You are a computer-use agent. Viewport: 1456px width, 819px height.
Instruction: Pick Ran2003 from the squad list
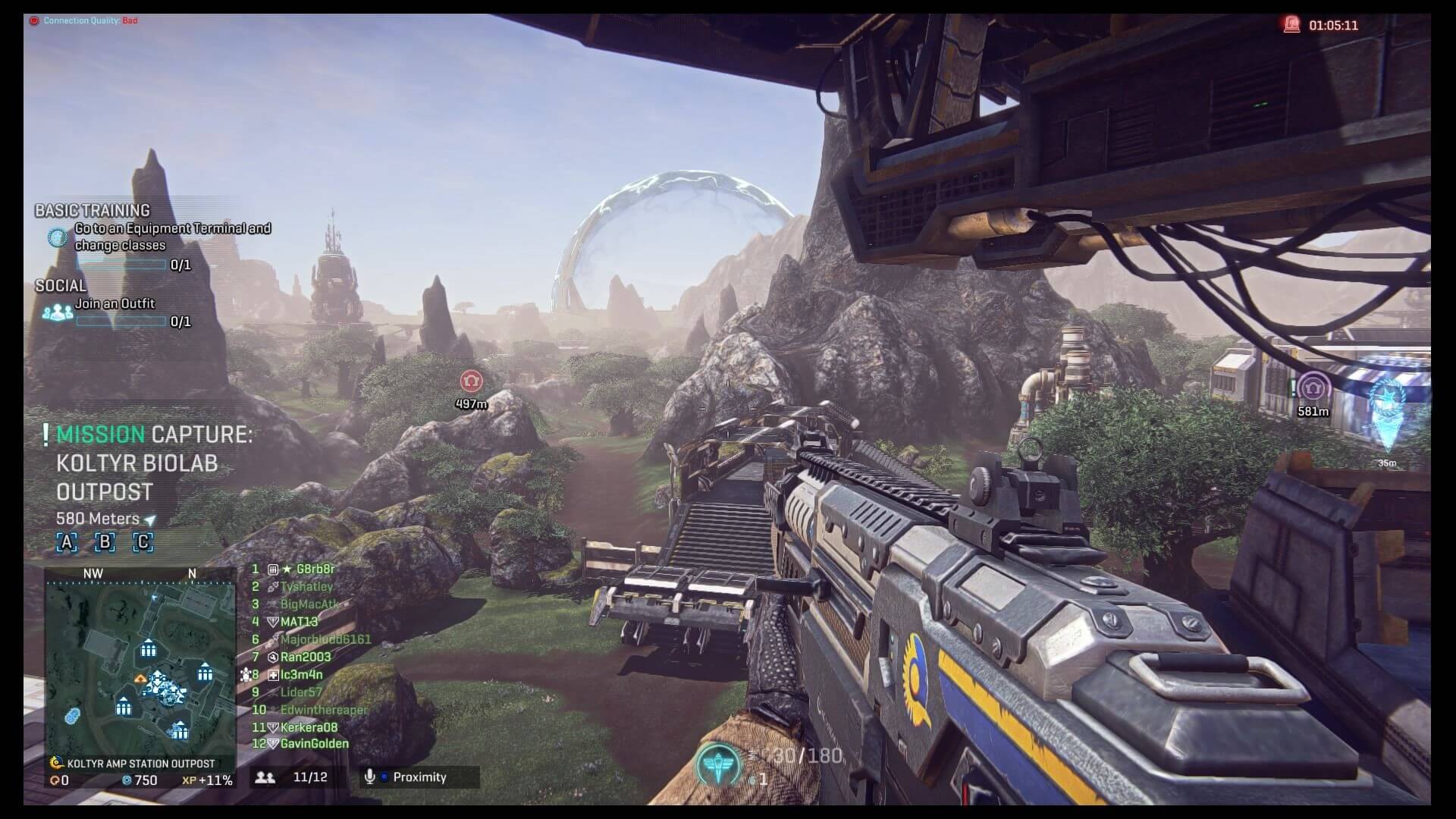tap(305, 657)
